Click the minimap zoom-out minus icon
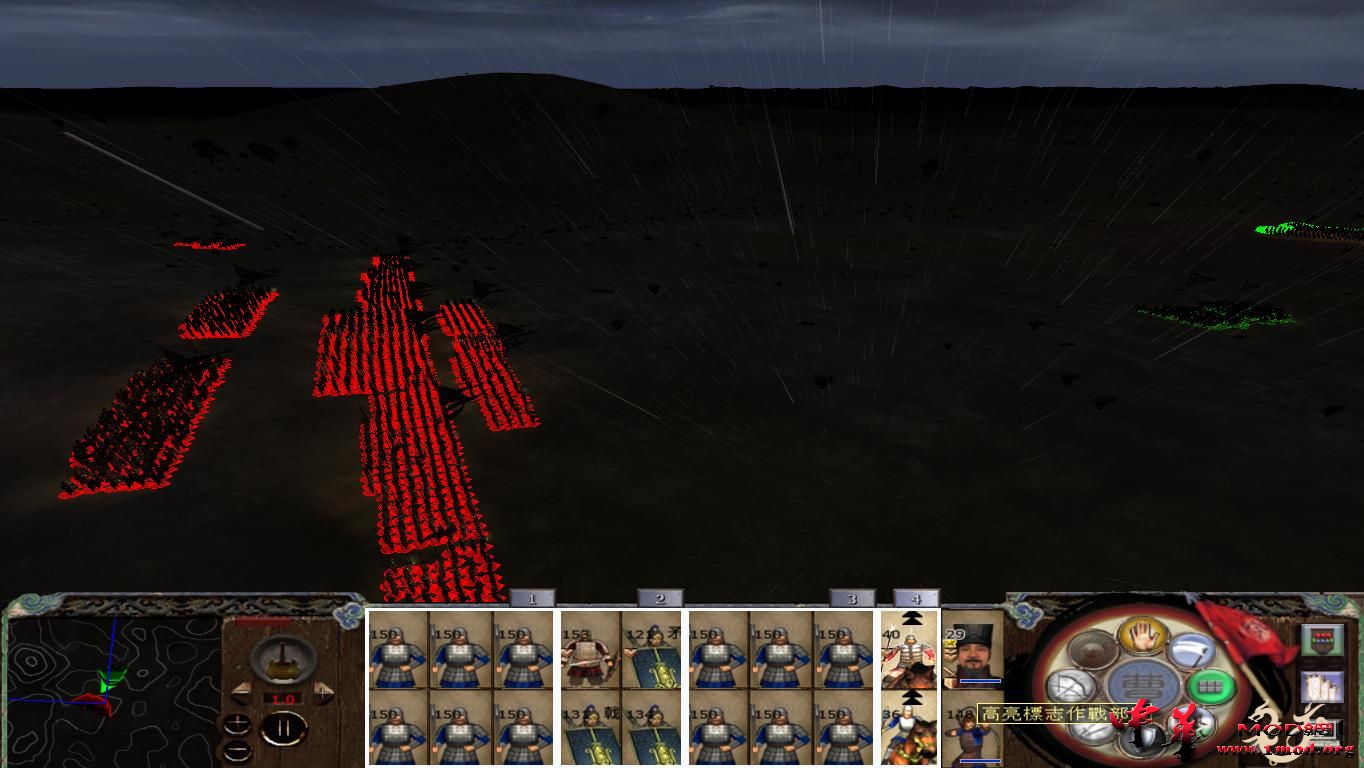Screen dimensions: 1364x768 [238, 750]
